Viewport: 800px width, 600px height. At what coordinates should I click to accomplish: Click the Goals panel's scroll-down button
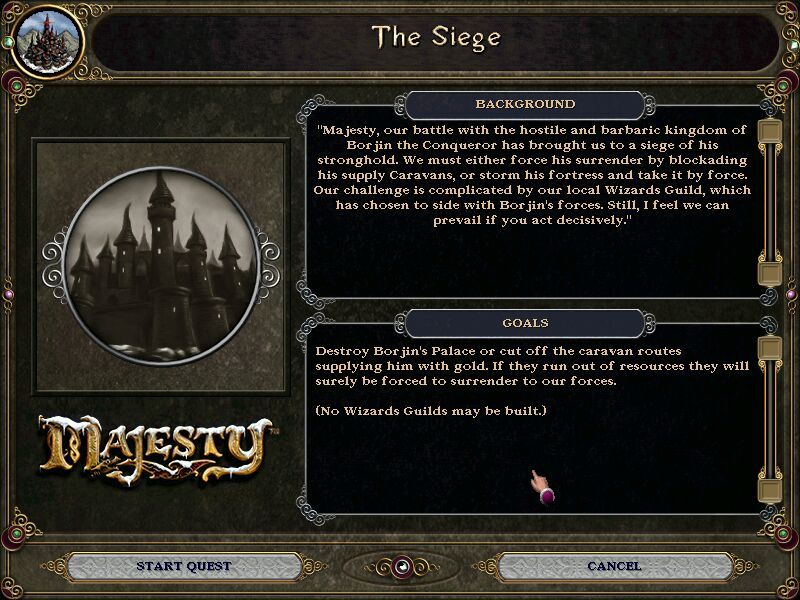(769, 490)
